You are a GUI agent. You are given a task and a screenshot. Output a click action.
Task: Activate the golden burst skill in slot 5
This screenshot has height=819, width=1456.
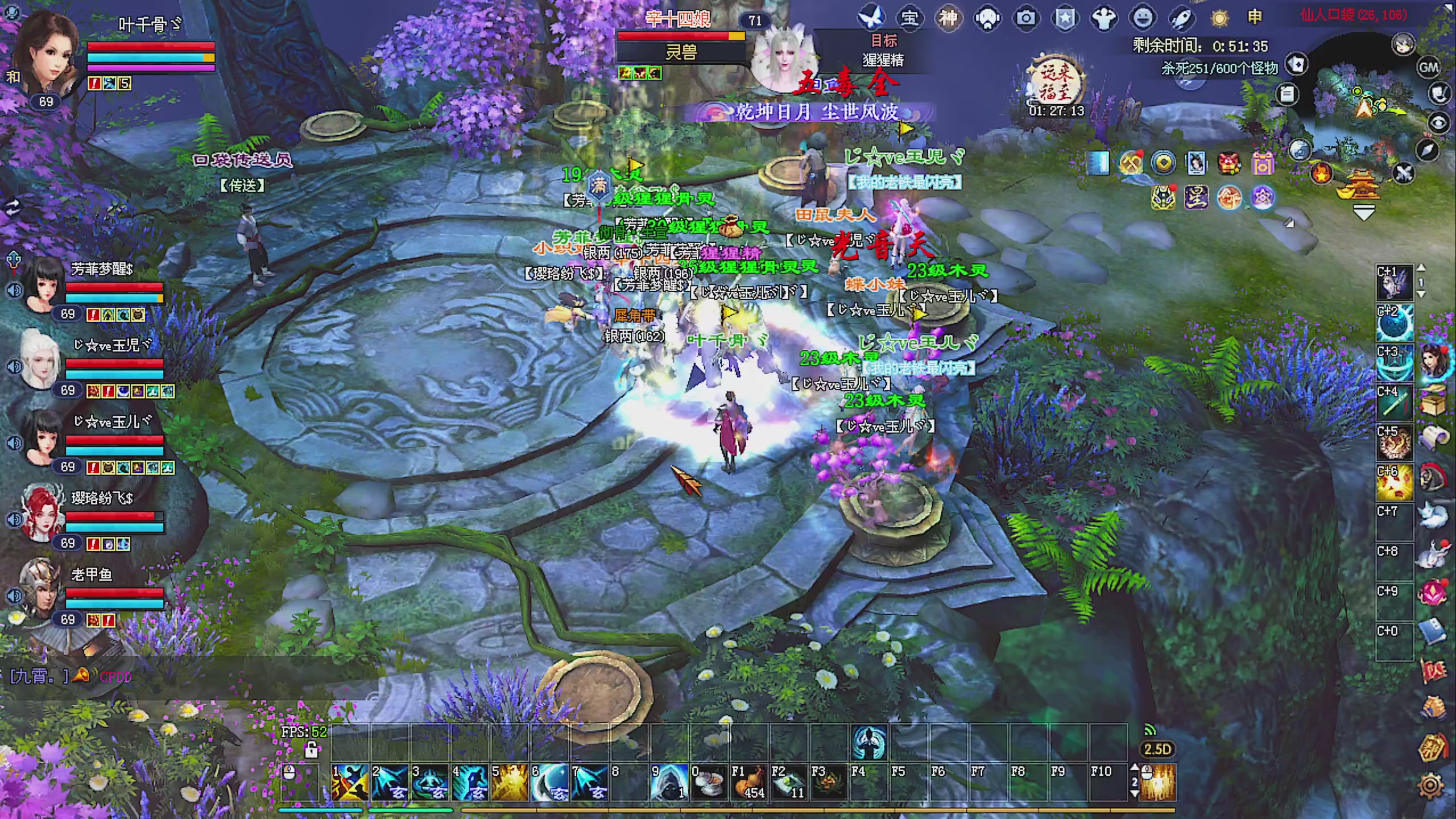click(x=509, y=782)
